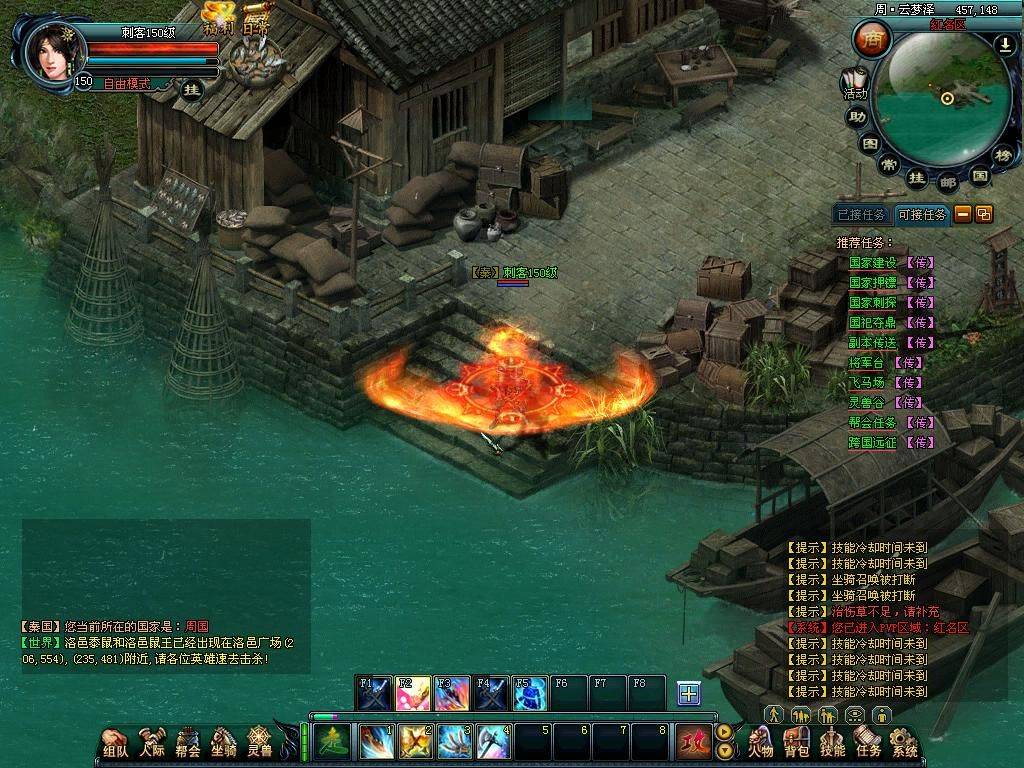Select the 国家建设 recommended quest
The height and width of the screenshot is (768, 1024).
(x=873, y=263)
